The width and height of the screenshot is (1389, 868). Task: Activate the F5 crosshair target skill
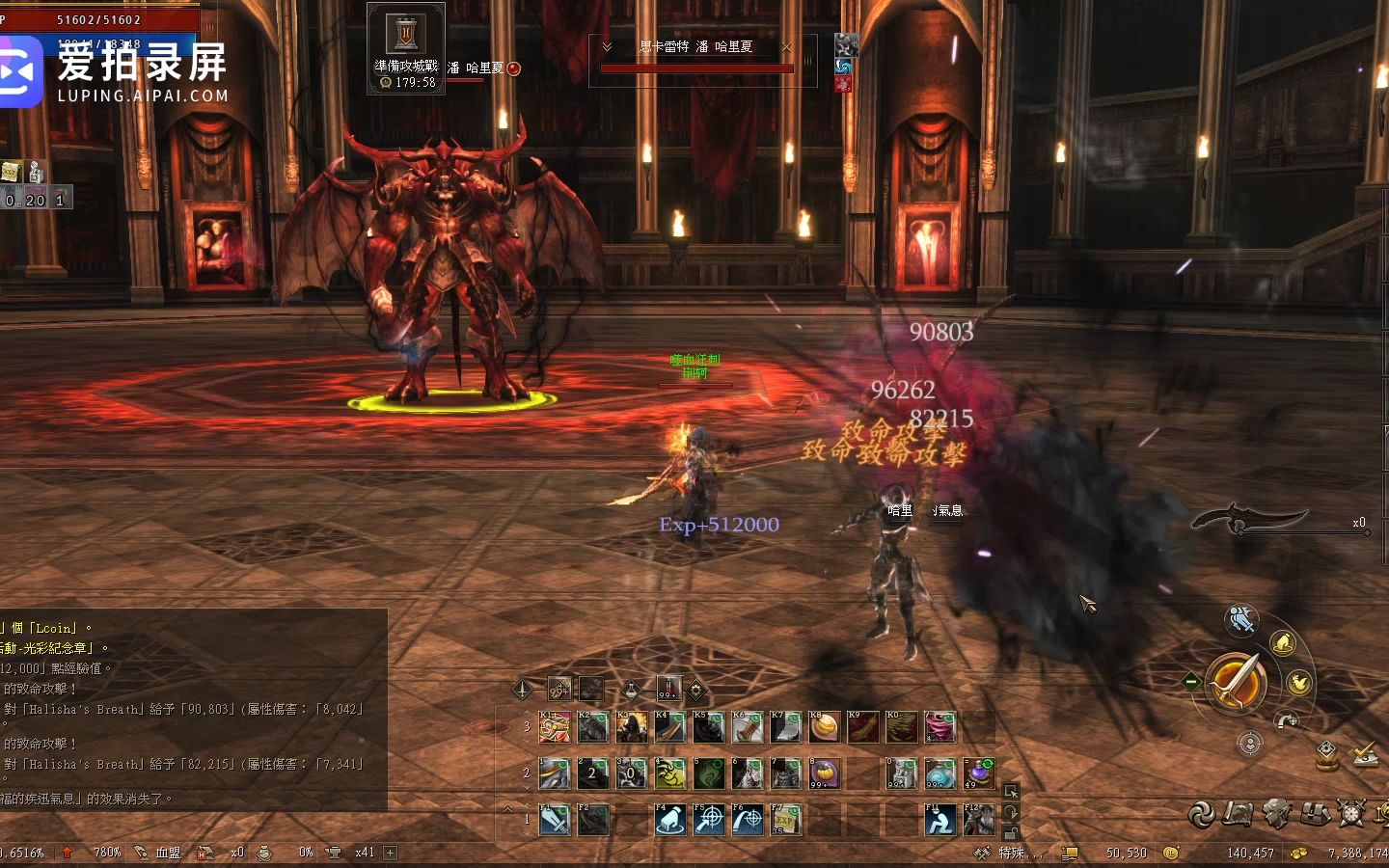(709, 820)
